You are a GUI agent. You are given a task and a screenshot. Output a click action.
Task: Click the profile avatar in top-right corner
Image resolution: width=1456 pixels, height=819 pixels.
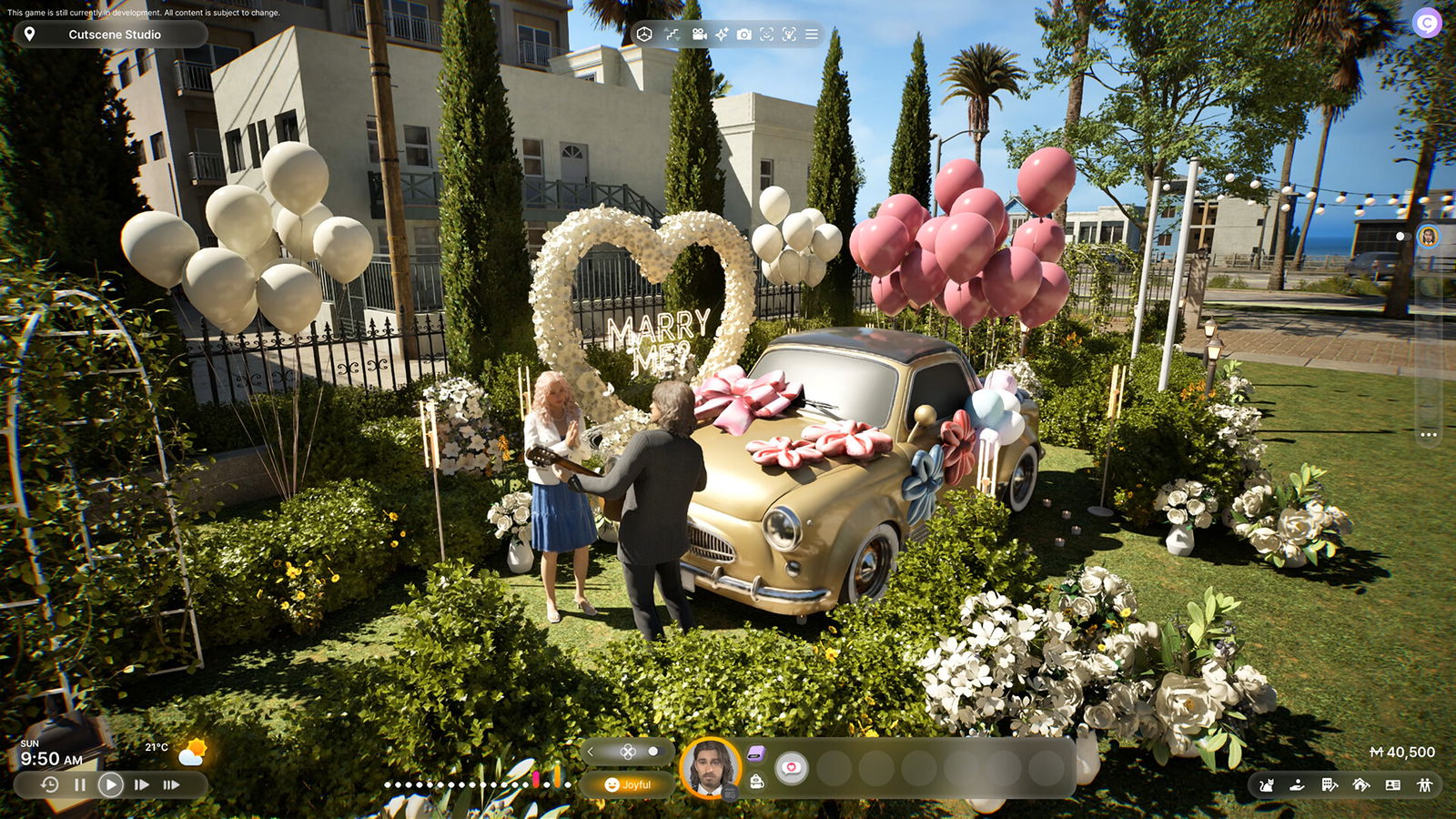(x=1427, y=22)
